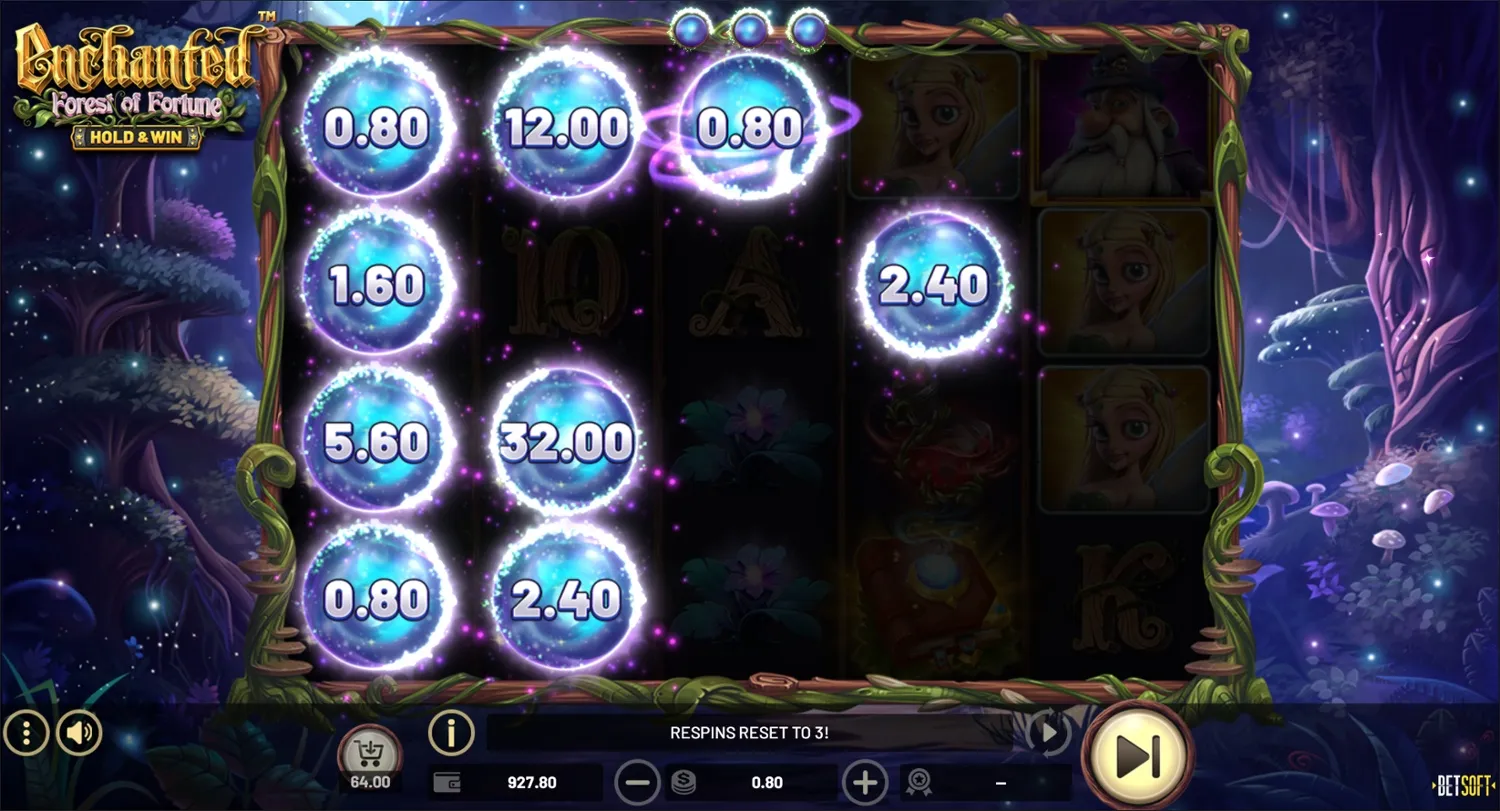Mute the game sound
This screenshot has height=811, width=1500.
point(79,733)
